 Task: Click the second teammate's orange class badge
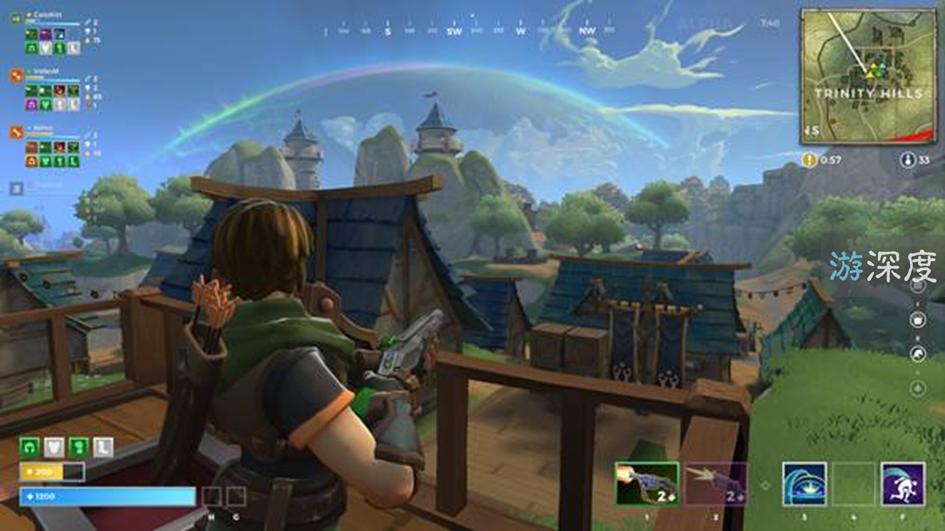[16, 74]
